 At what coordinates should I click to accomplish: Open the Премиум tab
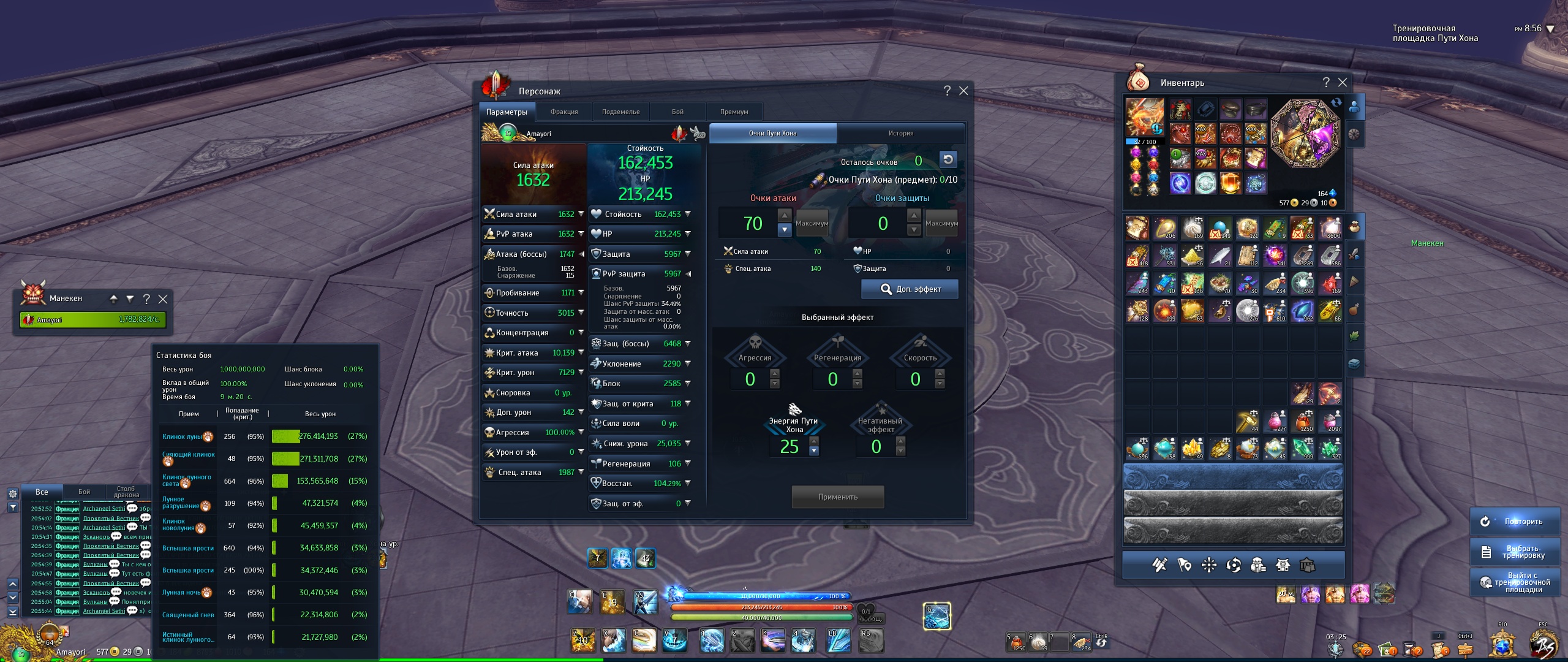pyautogui.click(x=734, y=112)
